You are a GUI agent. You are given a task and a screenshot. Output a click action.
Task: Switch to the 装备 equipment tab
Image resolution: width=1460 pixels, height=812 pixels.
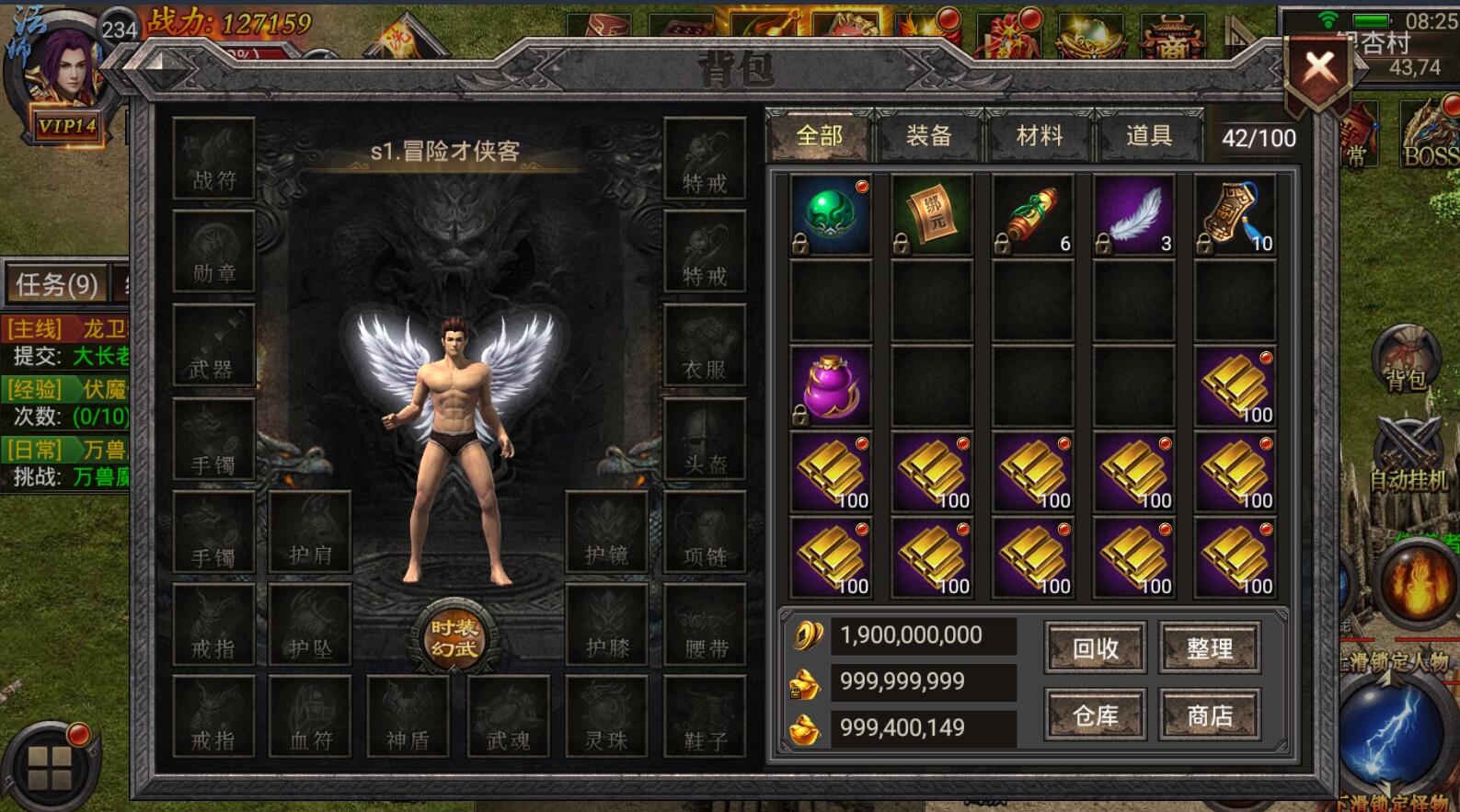[927, 135]
